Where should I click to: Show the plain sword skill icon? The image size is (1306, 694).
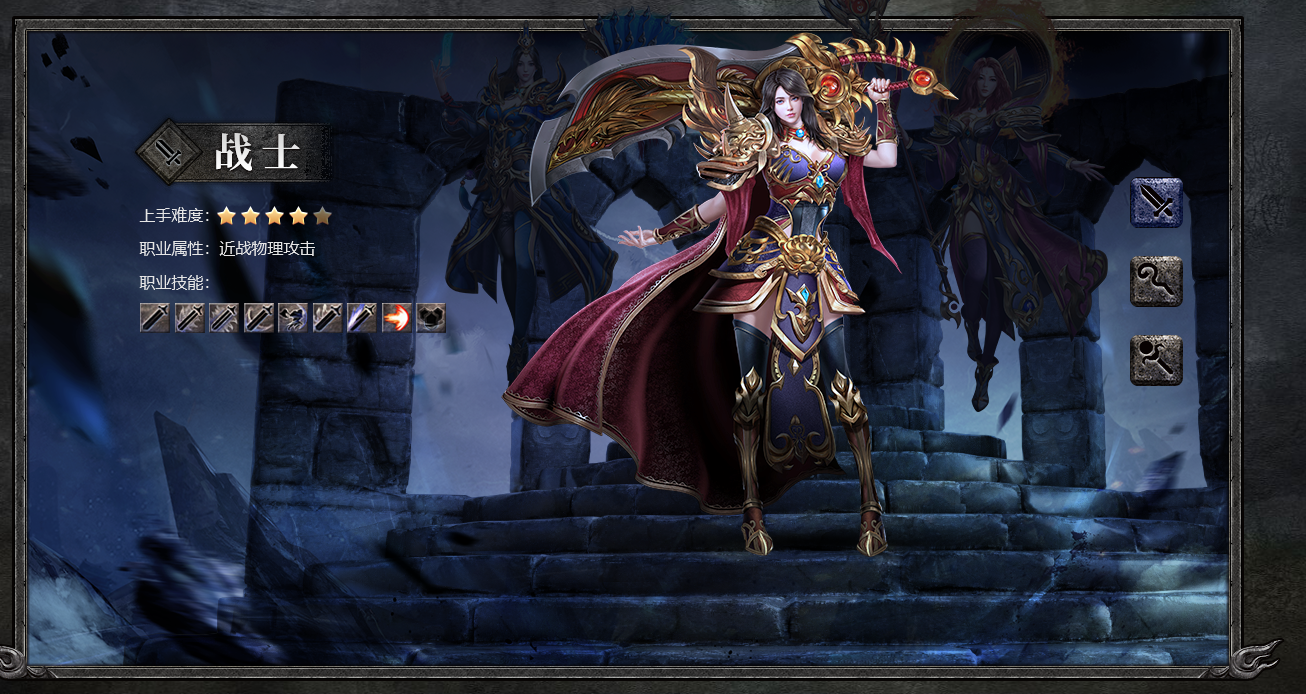[x=155, y=318]
